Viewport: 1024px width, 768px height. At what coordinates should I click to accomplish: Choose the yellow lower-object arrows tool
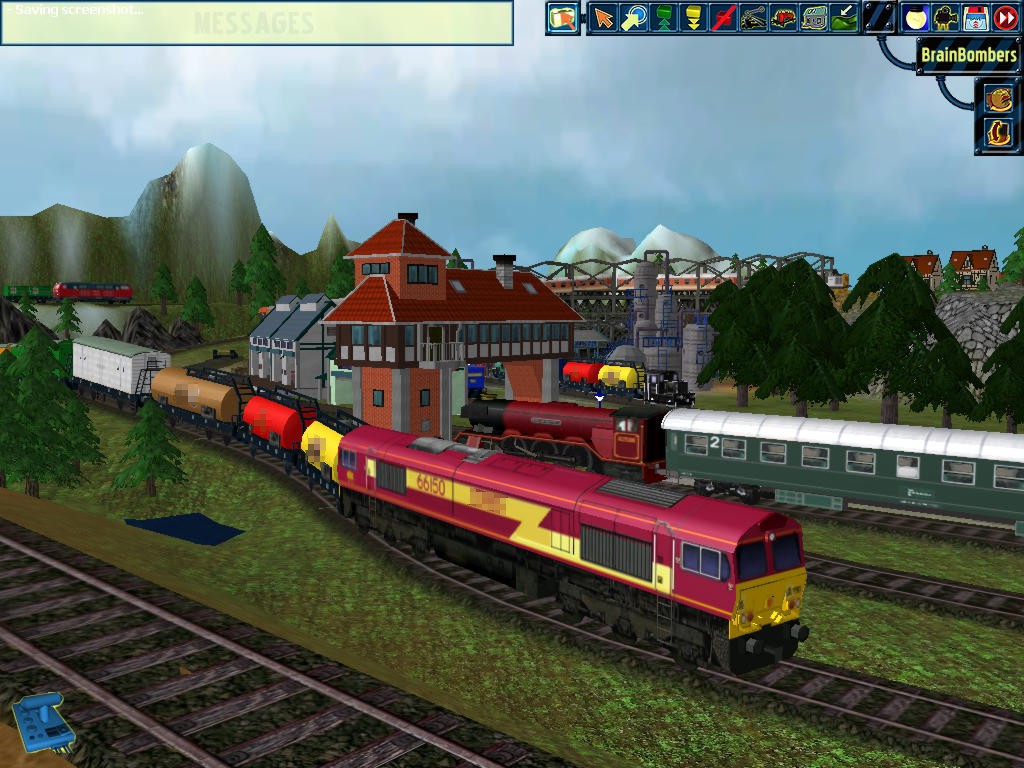692,18
